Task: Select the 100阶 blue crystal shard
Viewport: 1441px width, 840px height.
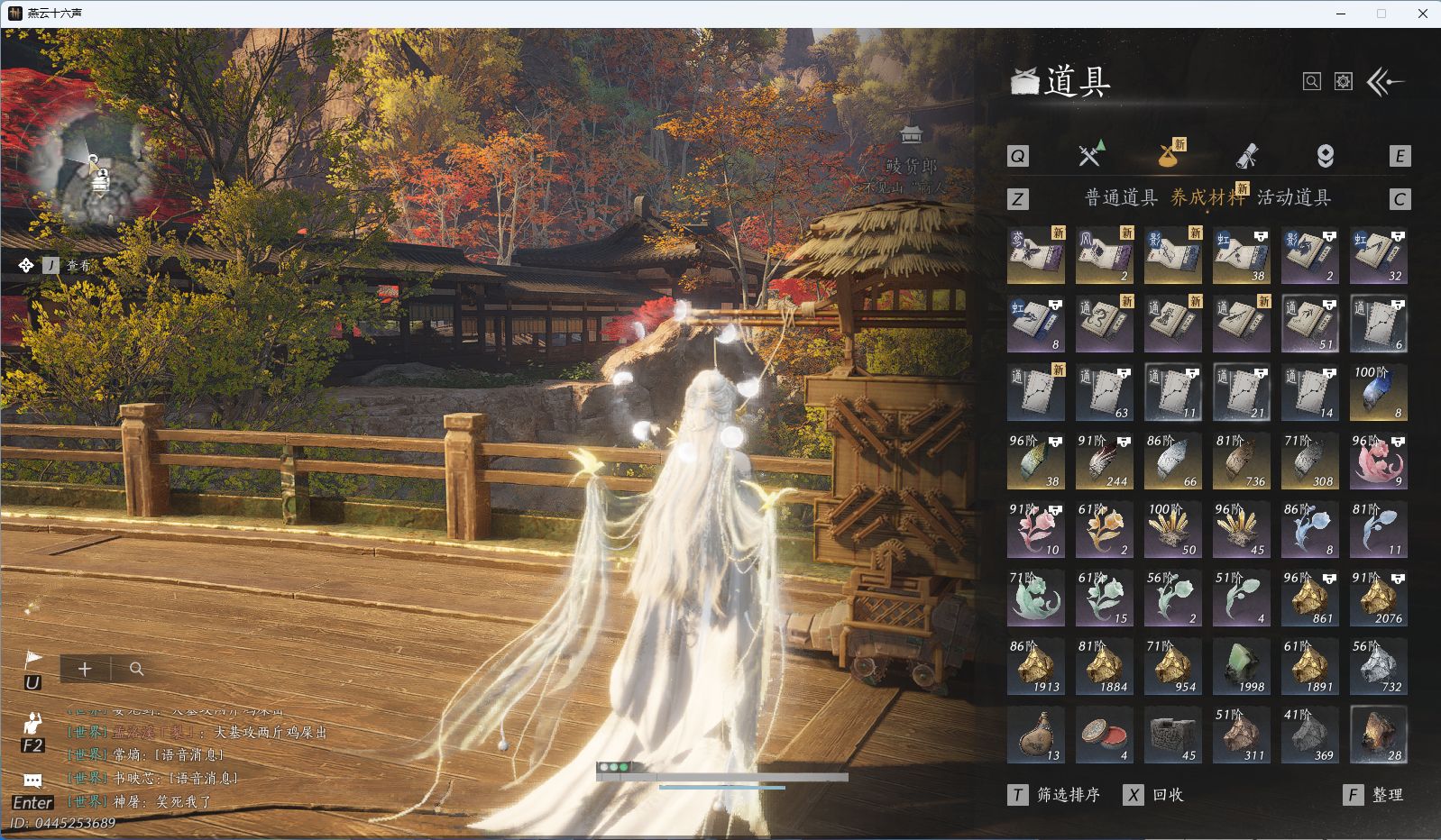Action: click(1379, 393)
